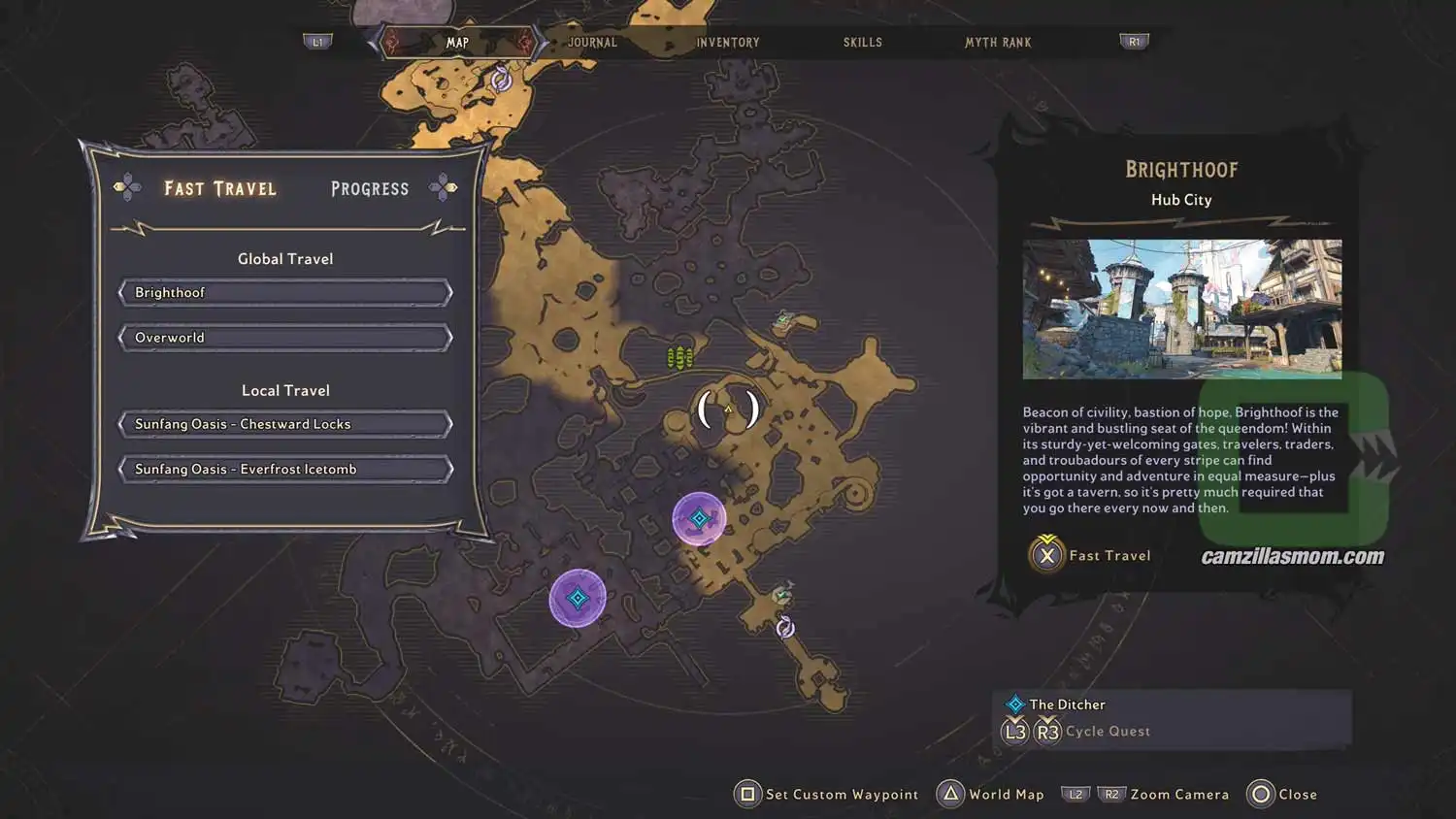Choose Sunfang Oasis - Everfrost Icetomb travel point

pos(284,469)
